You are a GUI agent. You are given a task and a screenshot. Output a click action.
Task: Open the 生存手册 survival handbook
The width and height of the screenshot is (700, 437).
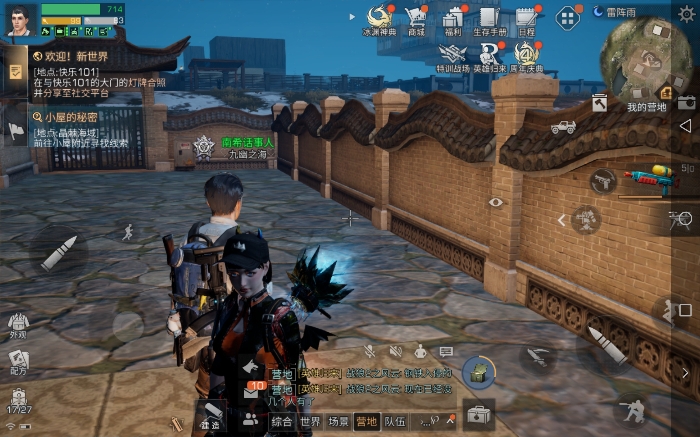click(x=488, y=19)
